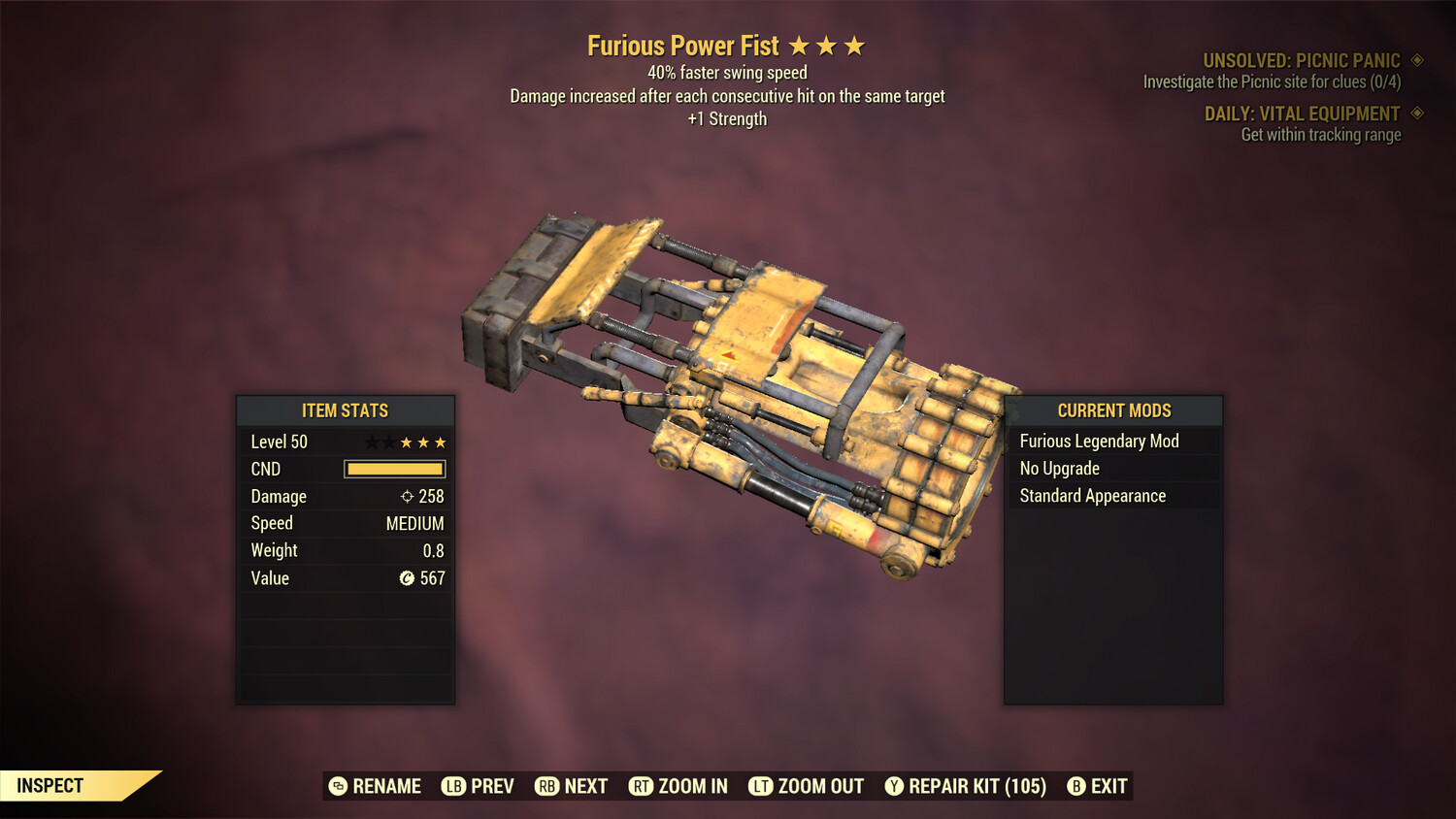Expand the Furious Legendary Mod entry
1456x819 pixels.
(1099, 441)
